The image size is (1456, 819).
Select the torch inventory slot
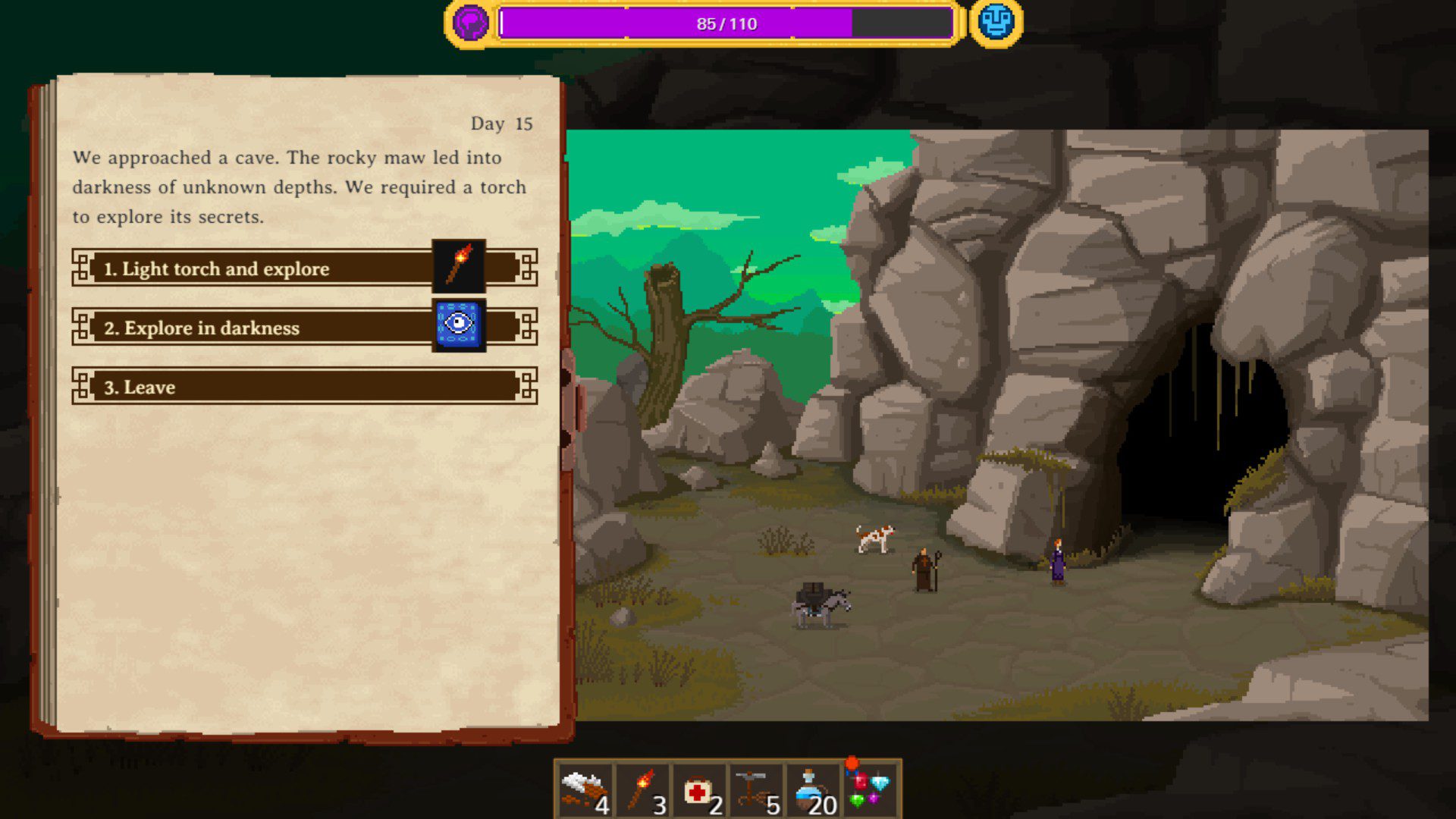643,790
